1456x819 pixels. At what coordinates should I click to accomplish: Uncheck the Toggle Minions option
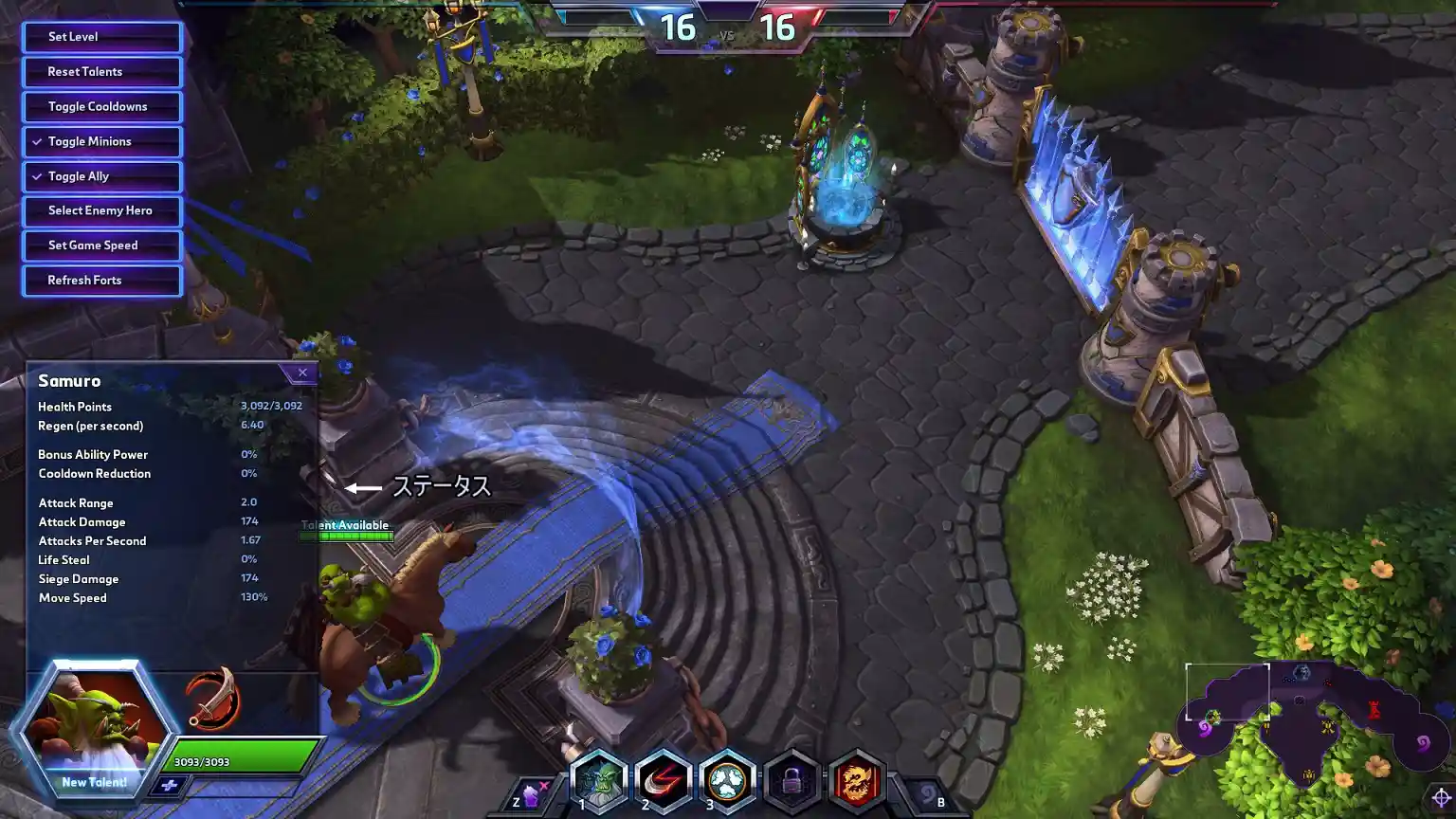click(x=102, y=142)
